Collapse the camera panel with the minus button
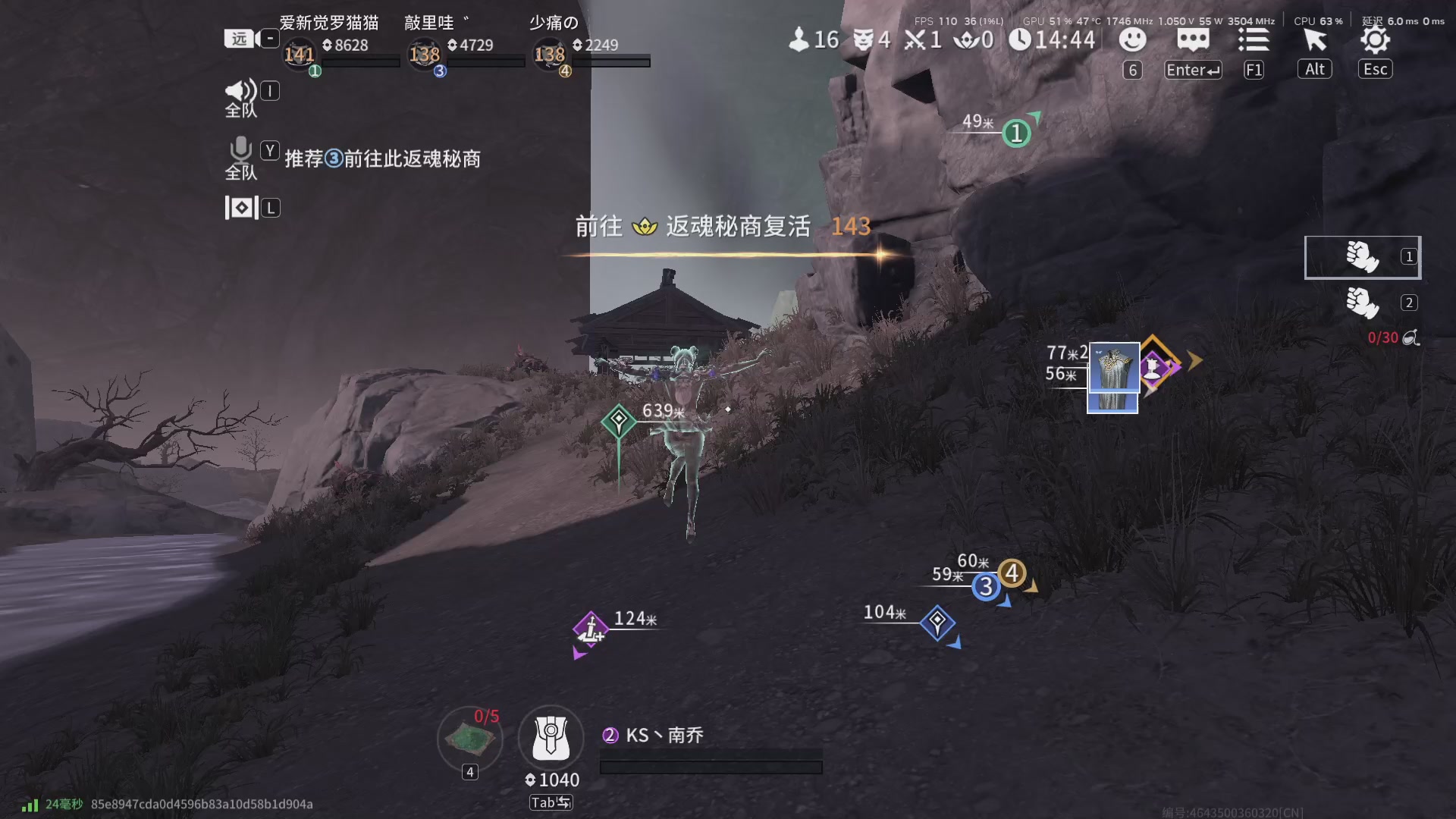Image resolution: width=1456 pixels, height=819 pixels. [268, 38]
